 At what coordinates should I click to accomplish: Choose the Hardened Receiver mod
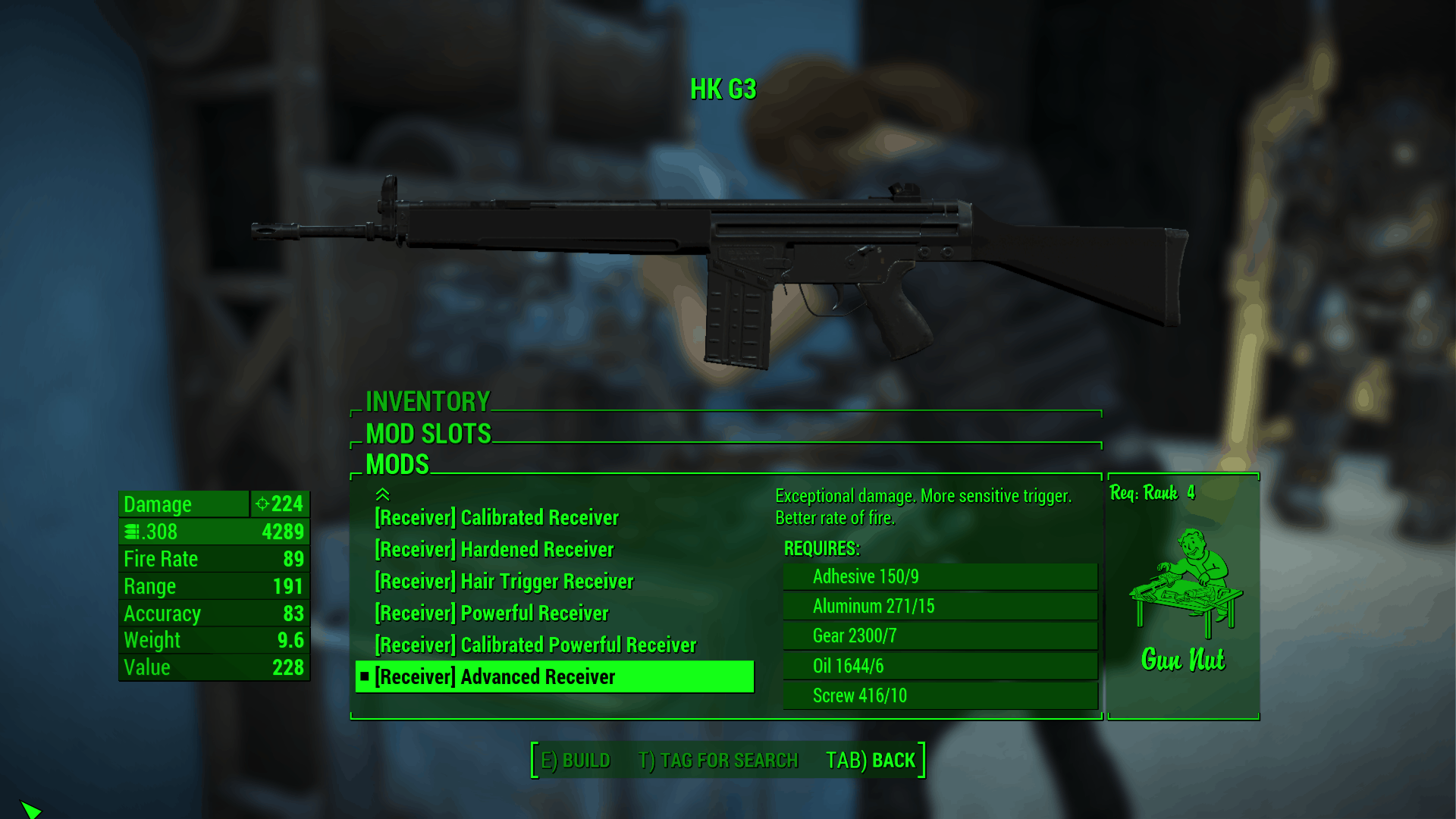[494, 550]
